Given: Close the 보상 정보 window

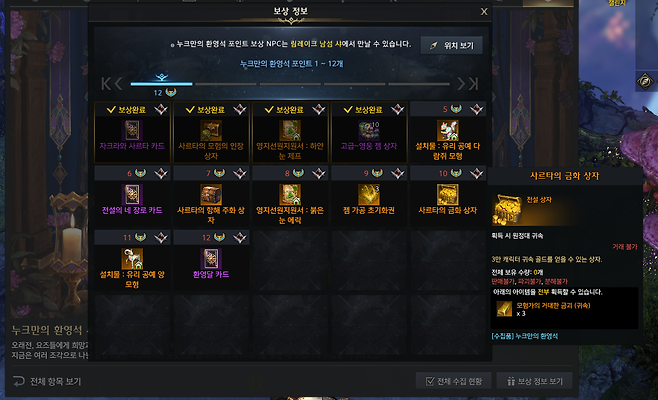Looking at the screenshot, I should 484,12.
